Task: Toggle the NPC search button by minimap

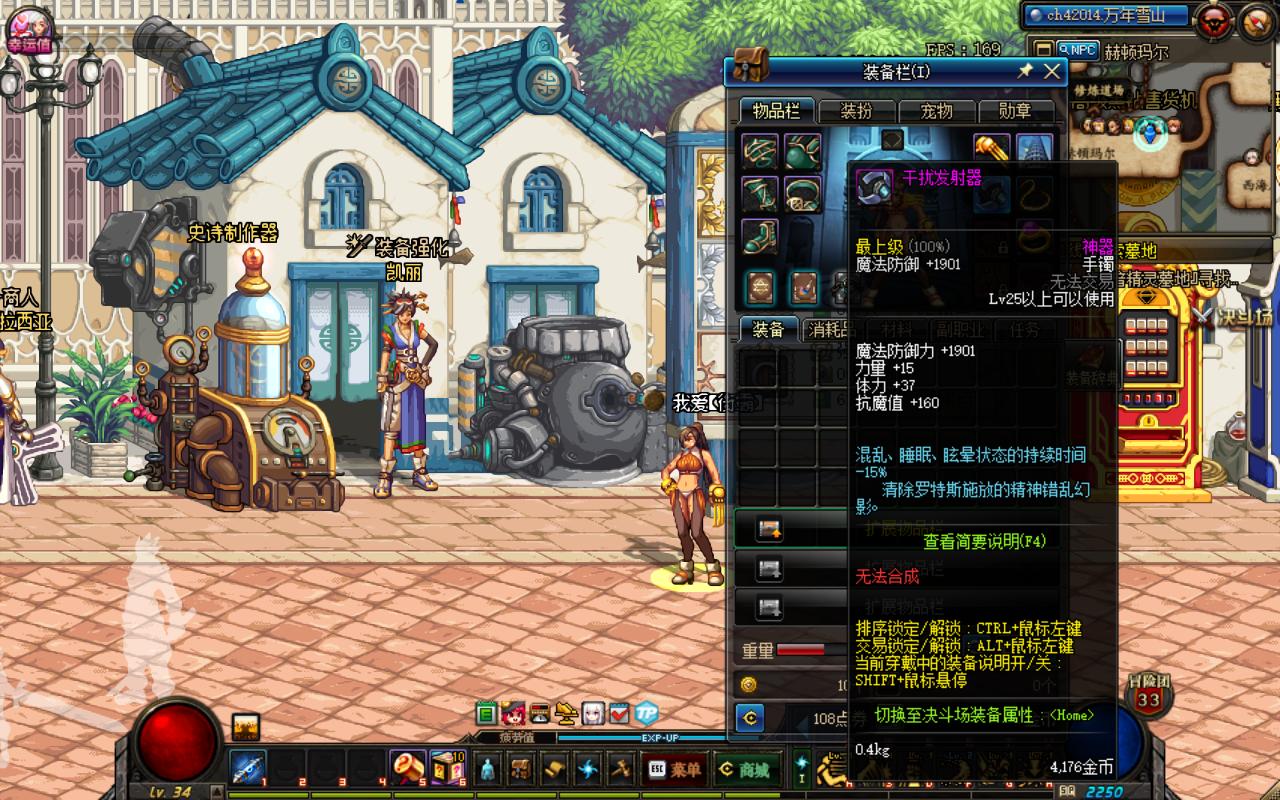Action: (x=1078, y=49)
